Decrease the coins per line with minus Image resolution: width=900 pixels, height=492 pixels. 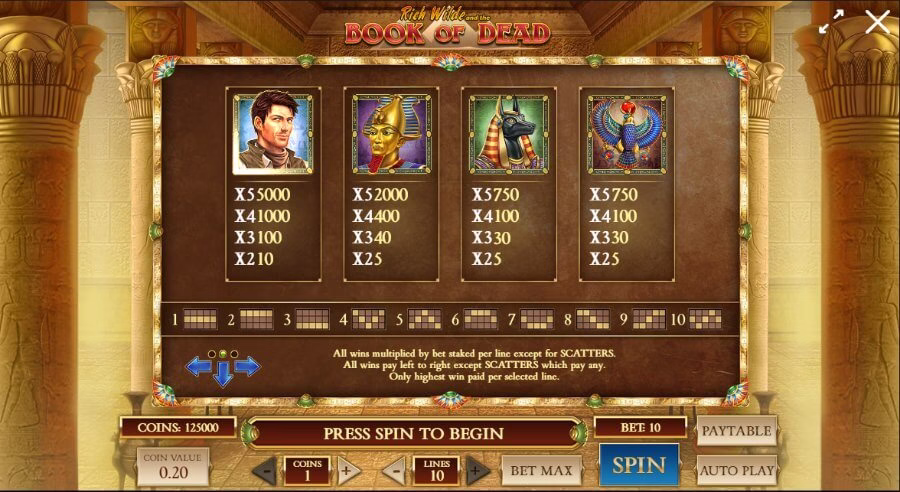[264, 470]
